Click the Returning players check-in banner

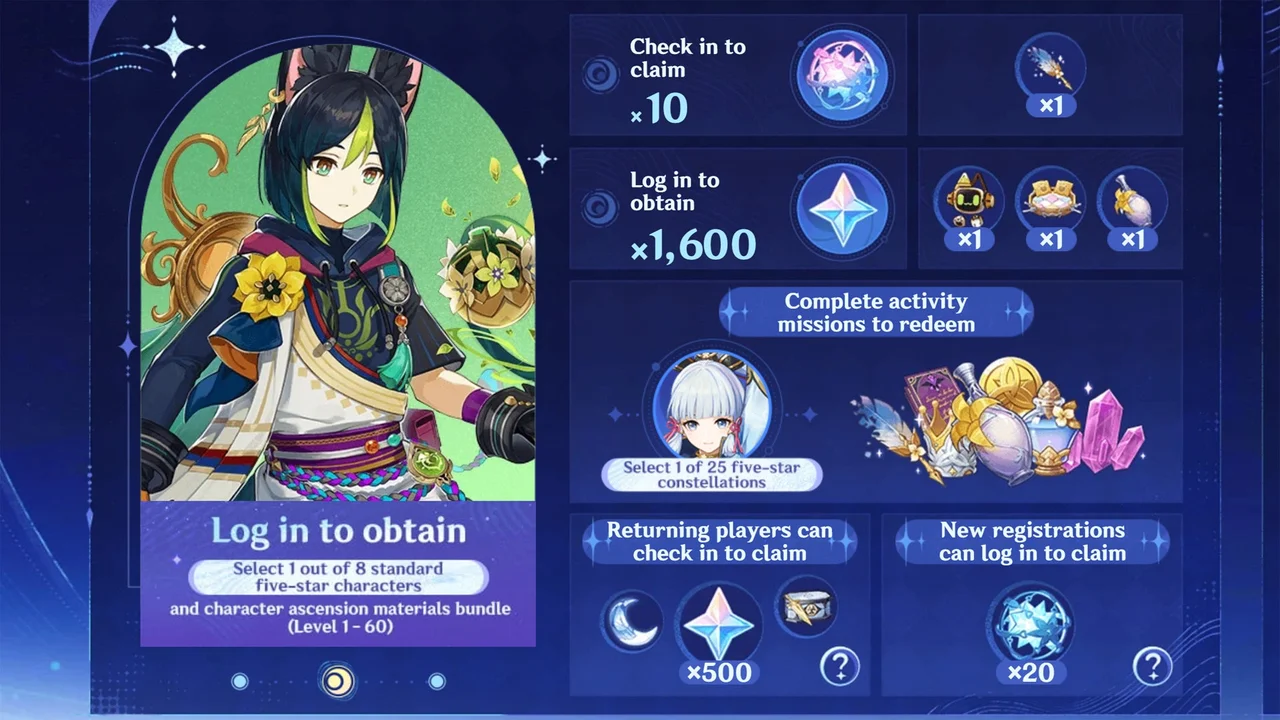click(x=719, y=542)
